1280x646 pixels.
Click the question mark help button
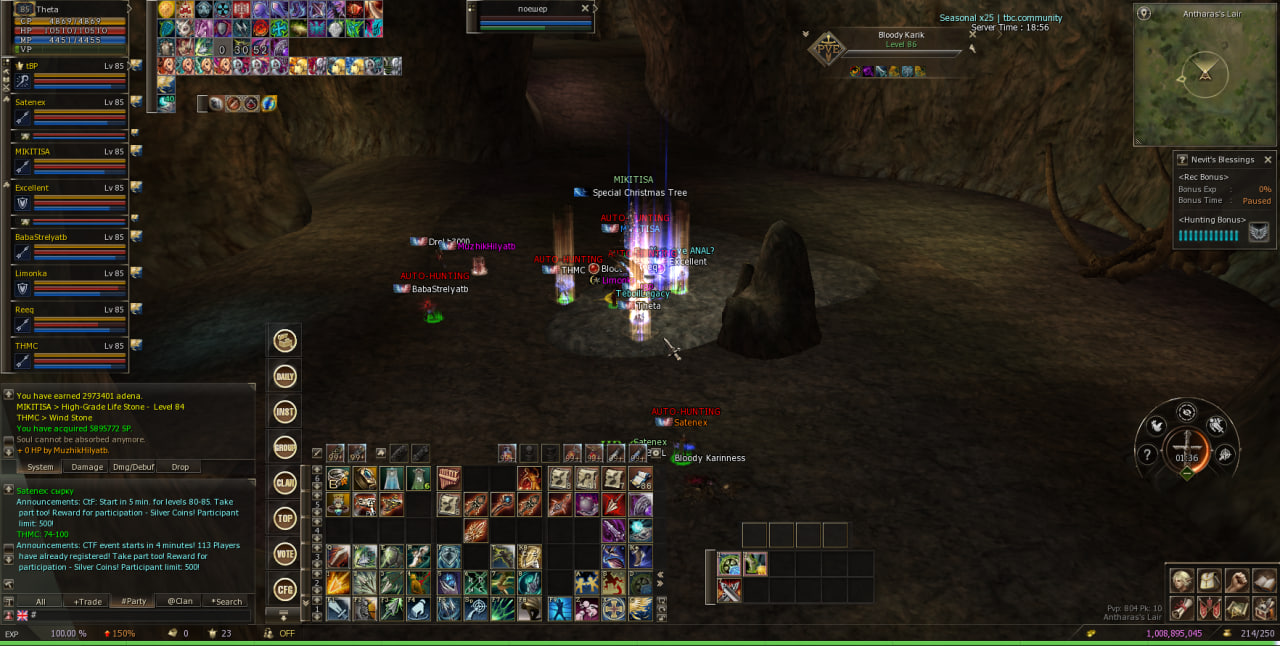point(1148,455)
